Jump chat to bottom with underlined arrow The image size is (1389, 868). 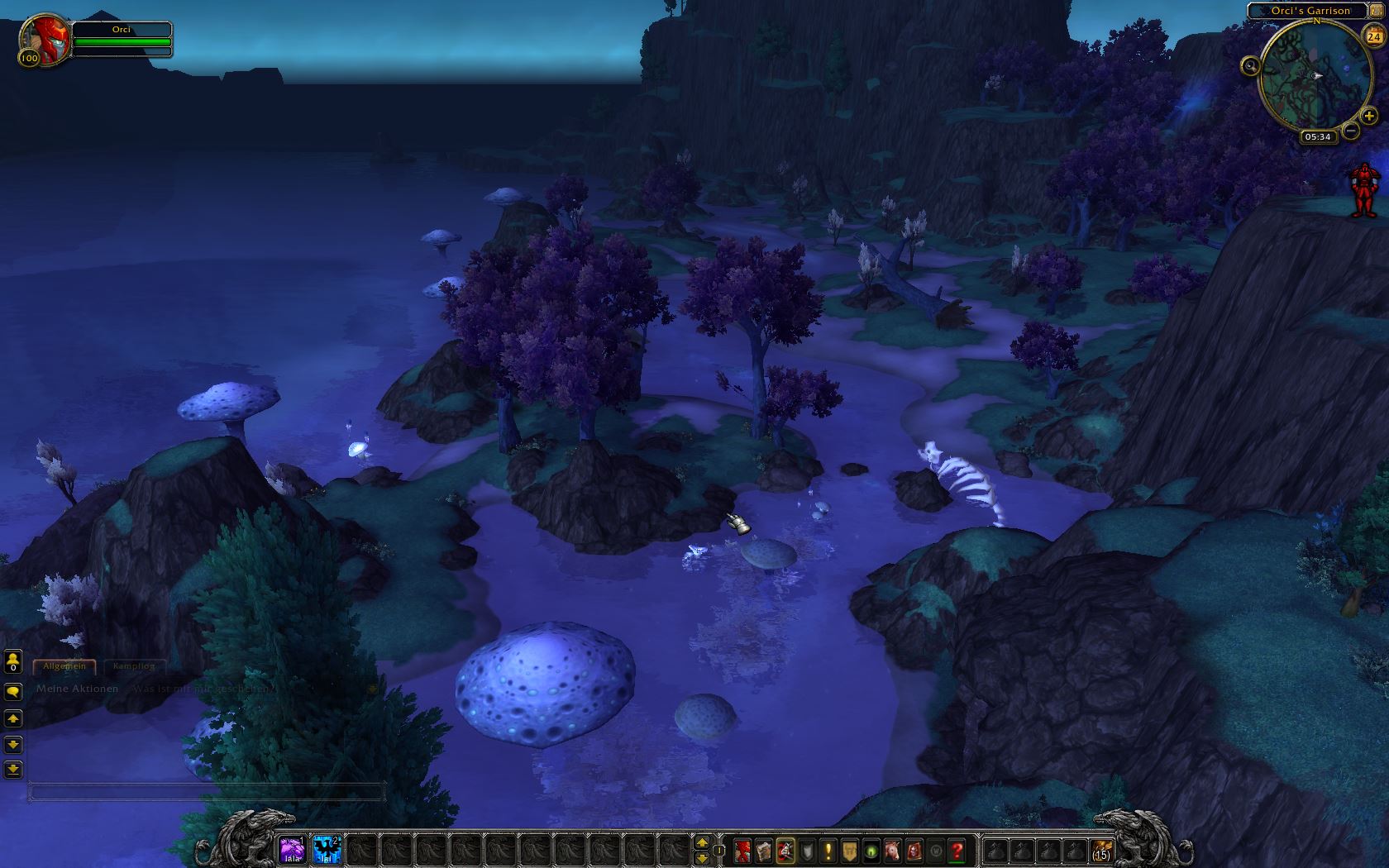13,770
